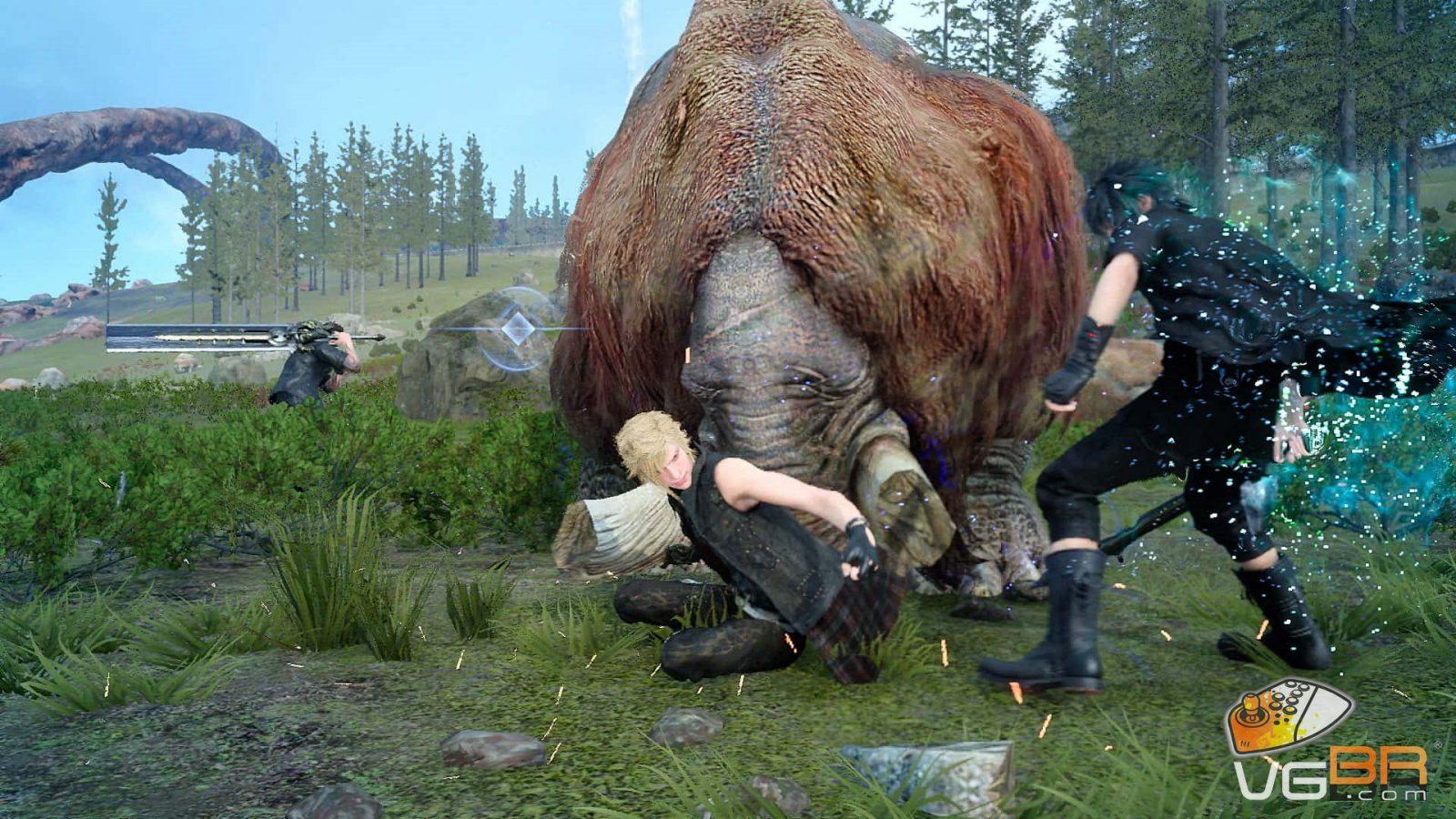Click the diamond lock-on target reticle

pyautogui.click(x=518, y=329)
